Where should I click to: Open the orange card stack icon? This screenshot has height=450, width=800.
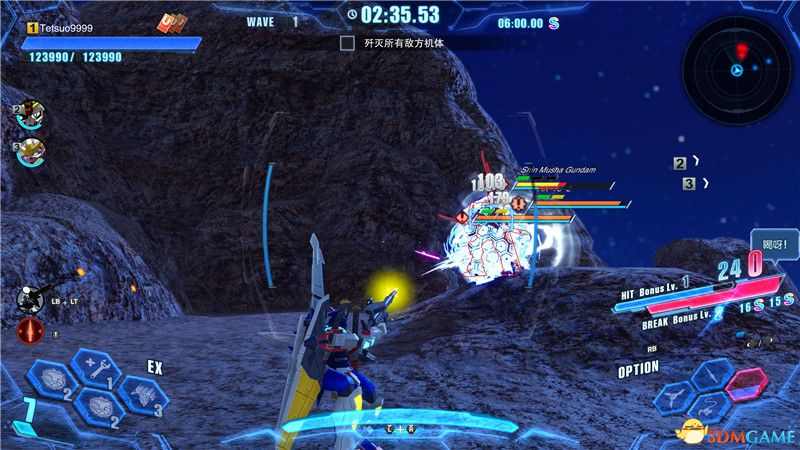pos(173,24)
